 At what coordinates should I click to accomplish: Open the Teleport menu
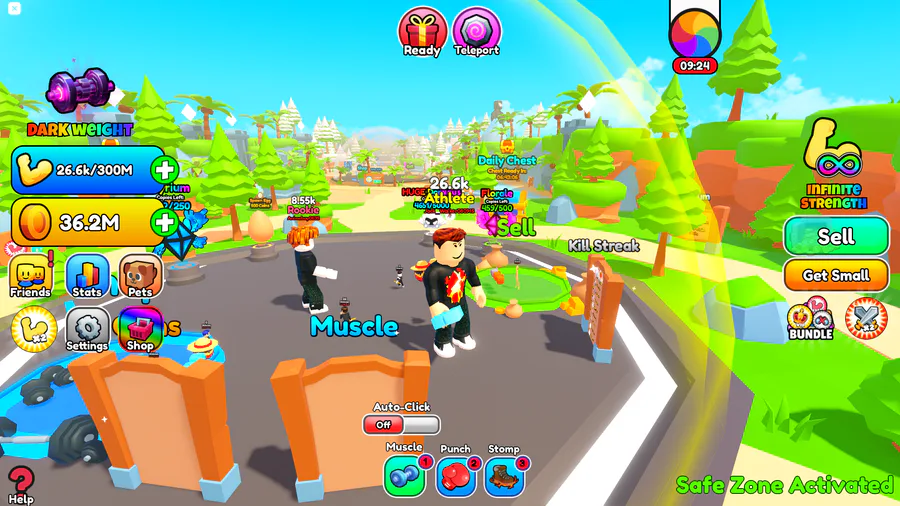coord(476,30)
